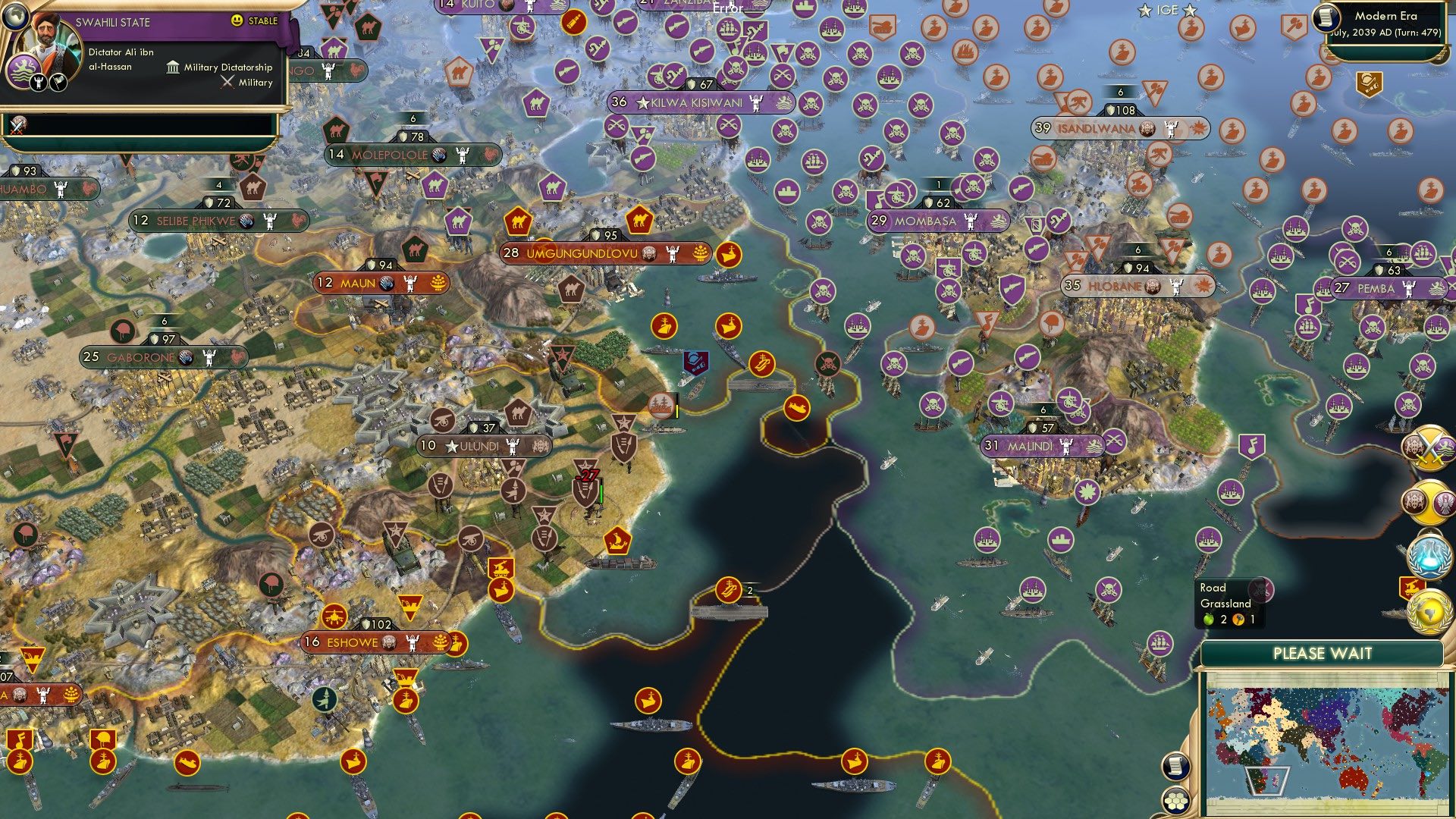Toggle Strategic View with the hex icon
Viewport: 1456px width, 819px height.
[x=1176, y=803]
